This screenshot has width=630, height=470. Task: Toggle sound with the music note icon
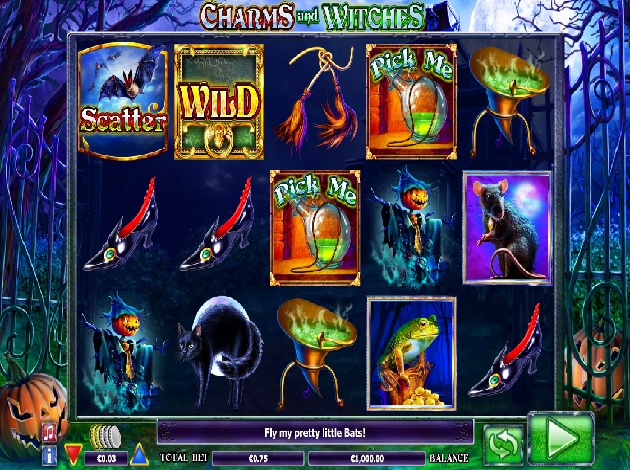(49, 434)
